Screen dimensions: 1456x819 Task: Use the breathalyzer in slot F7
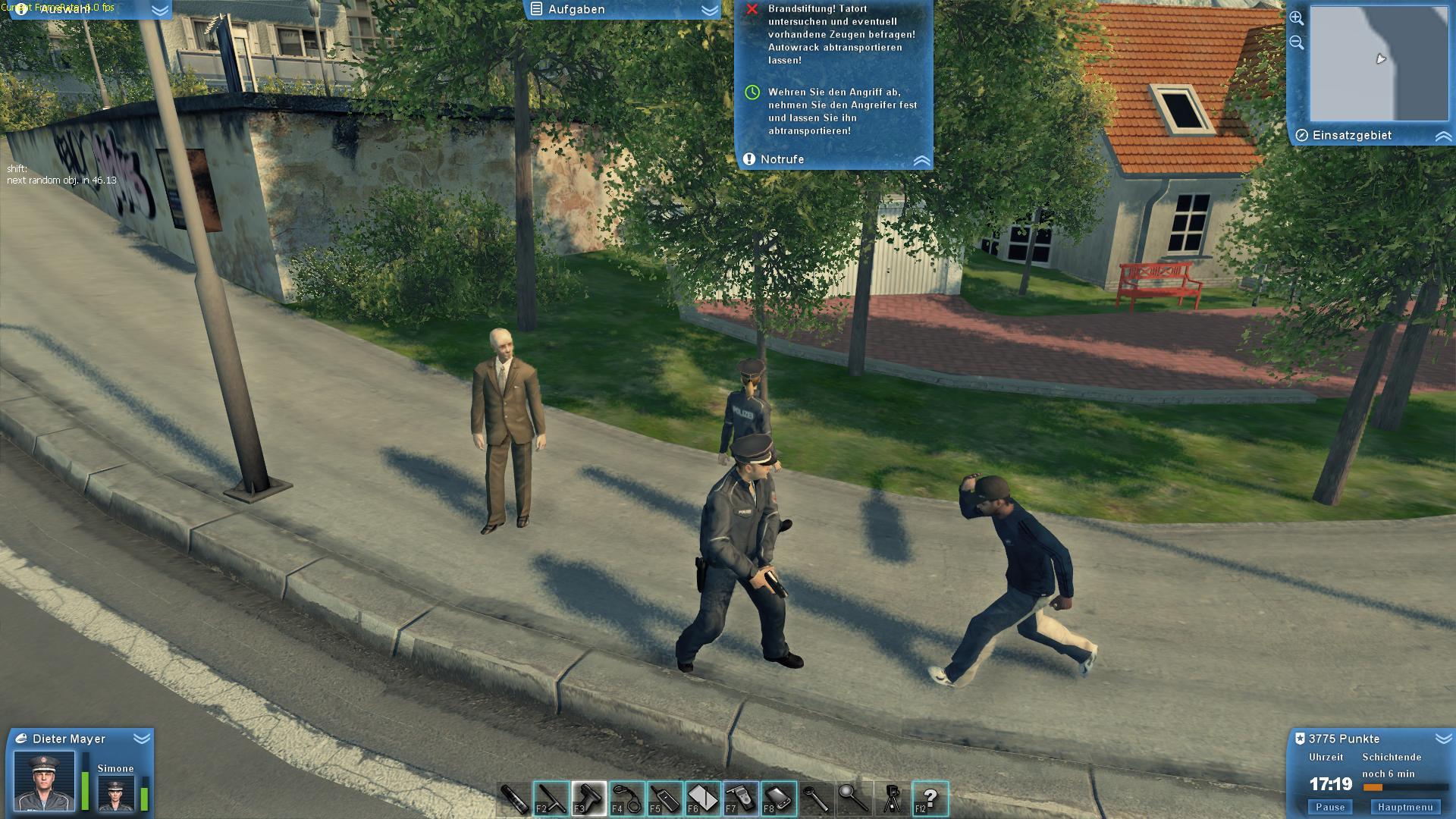741,798
